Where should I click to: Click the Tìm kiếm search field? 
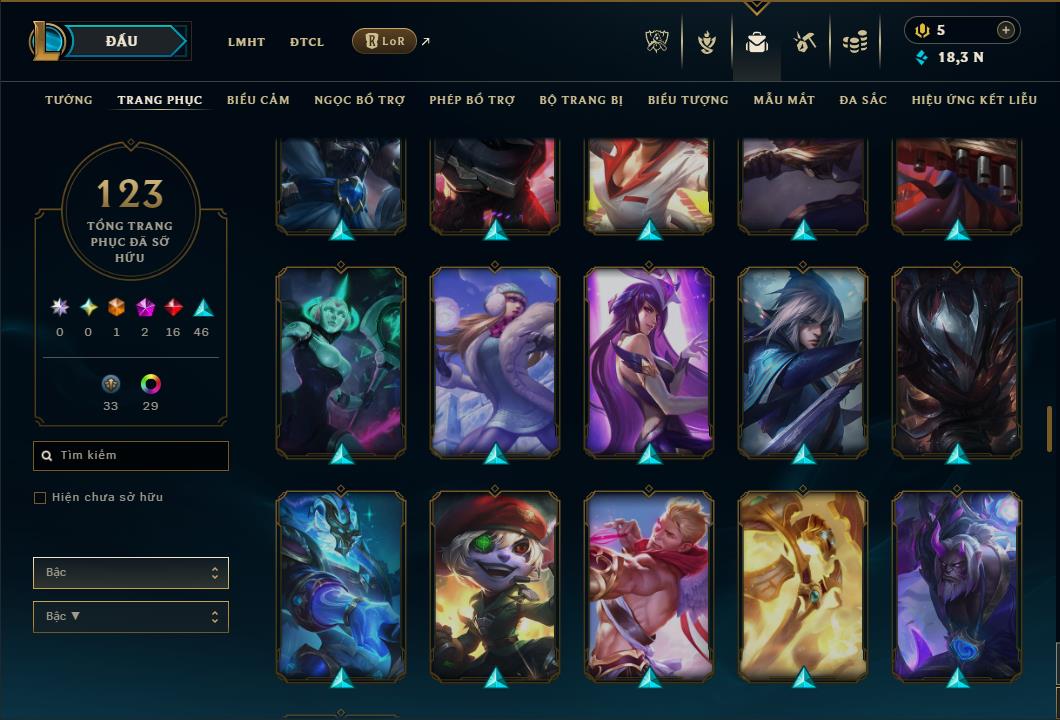(x=131, y=456)
